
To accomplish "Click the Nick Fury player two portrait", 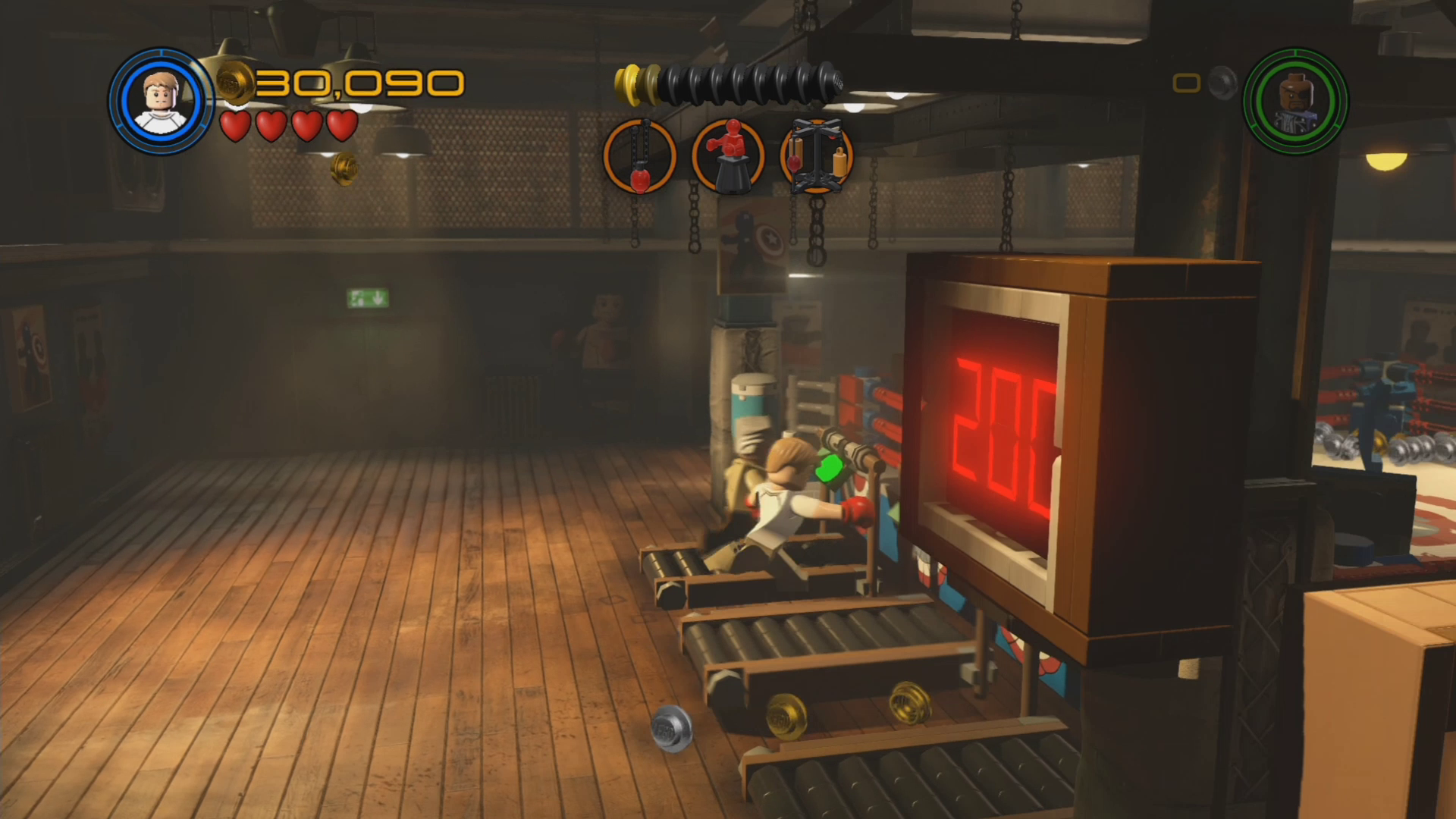I will click(x=1295, y=102).
